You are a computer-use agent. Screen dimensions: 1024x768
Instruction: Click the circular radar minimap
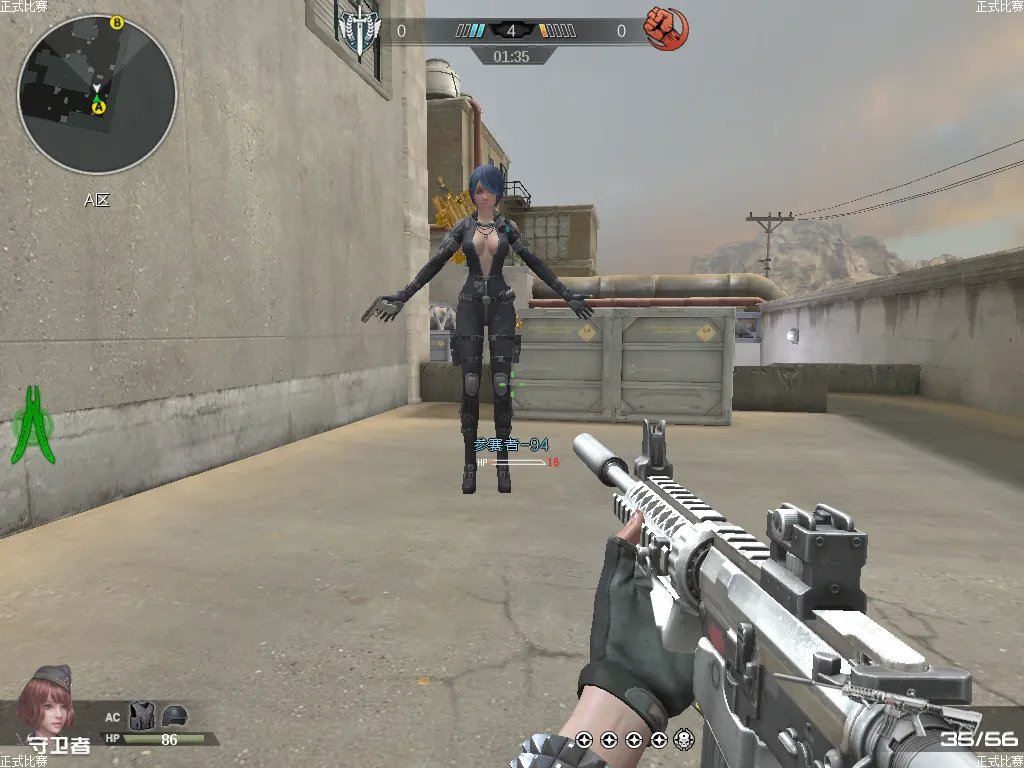tap(97, 95)
